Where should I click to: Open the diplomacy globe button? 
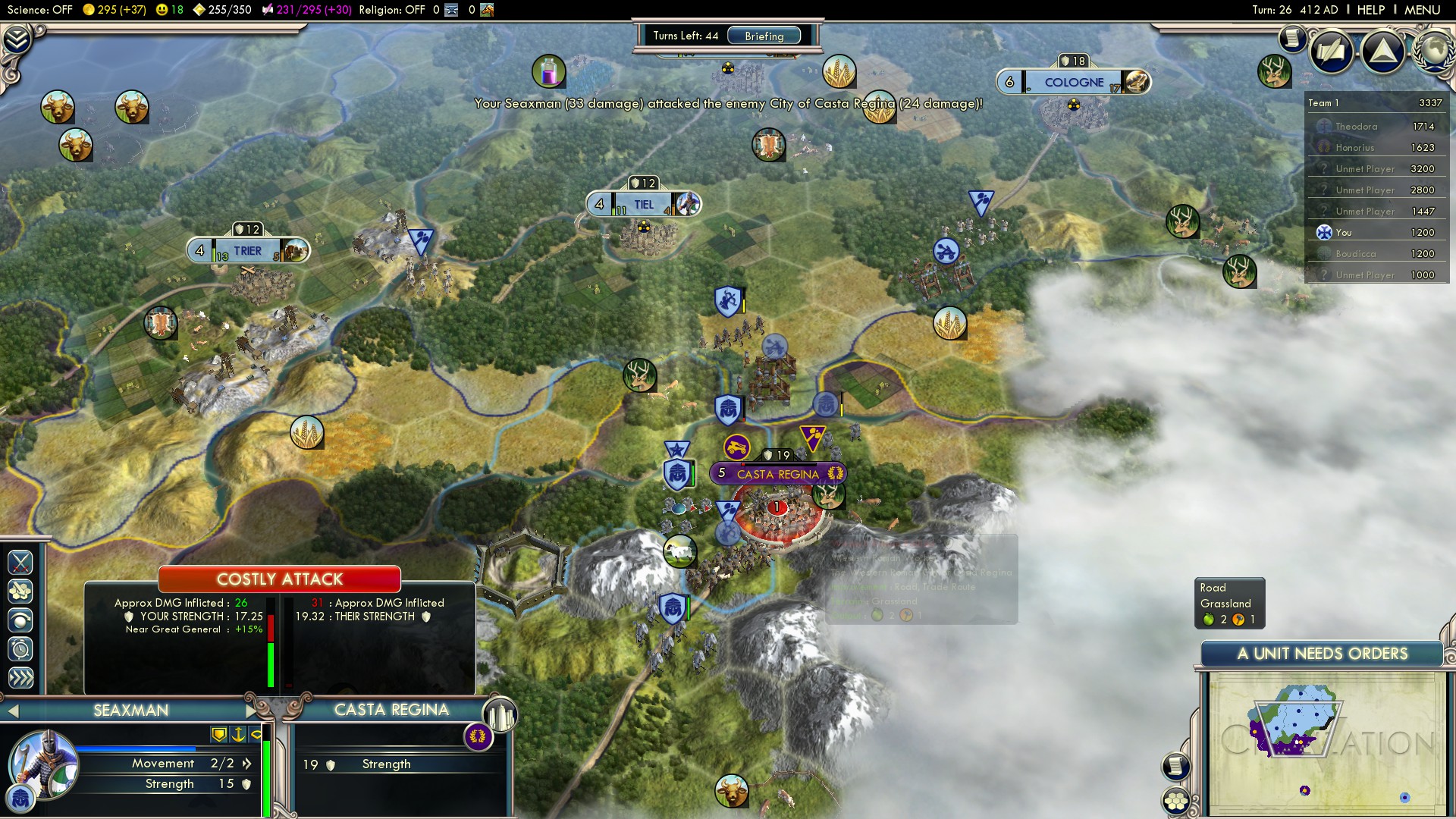pos(1433,50)
